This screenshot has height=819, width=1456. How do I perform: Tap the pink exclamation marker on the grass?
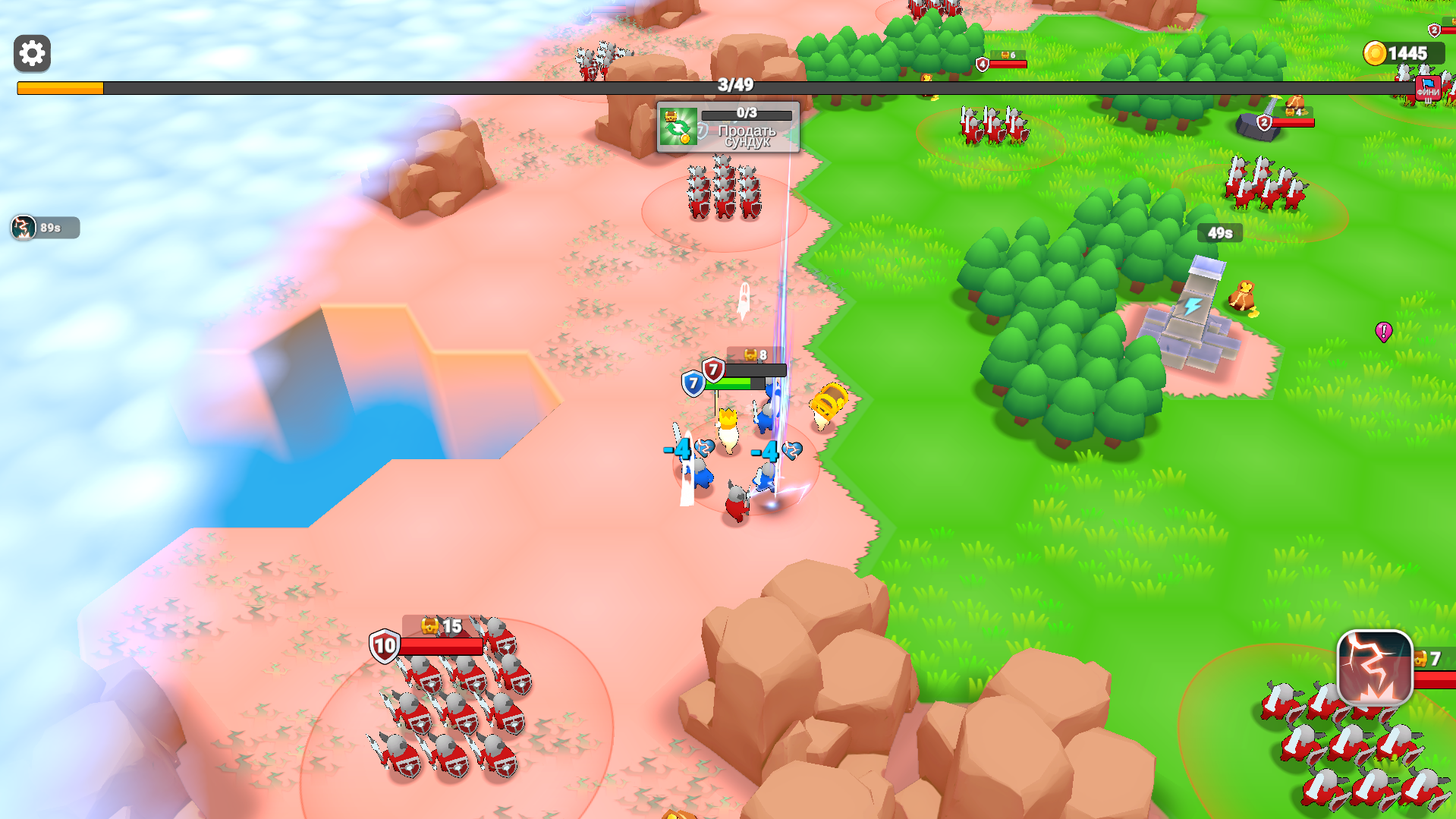tap(1383, 331)
